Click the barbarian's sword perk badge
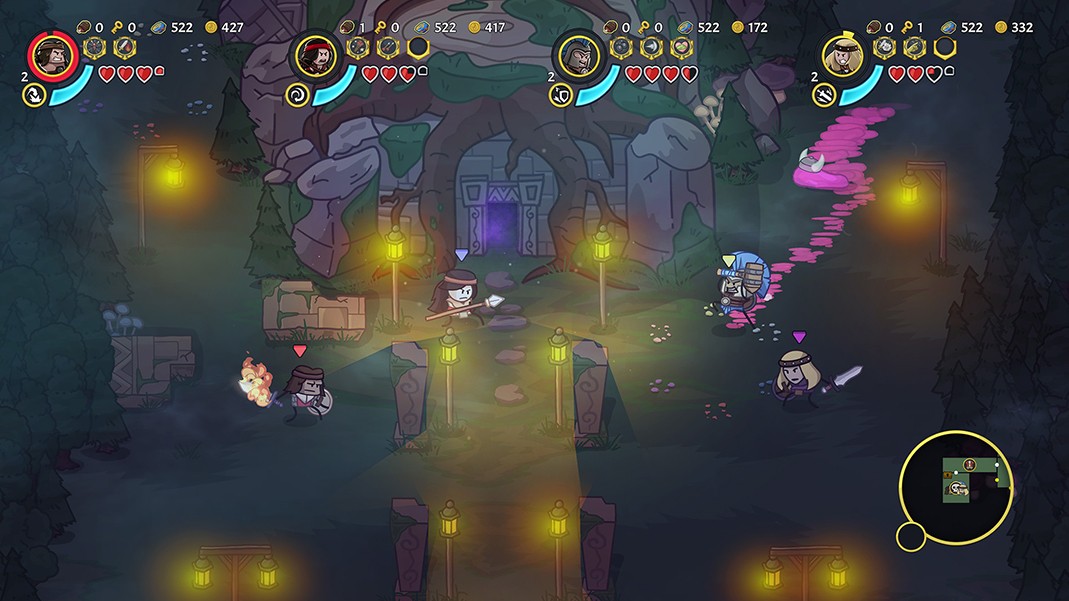The width and height of the screenshot is (1069, 601). tap(124, 47)
